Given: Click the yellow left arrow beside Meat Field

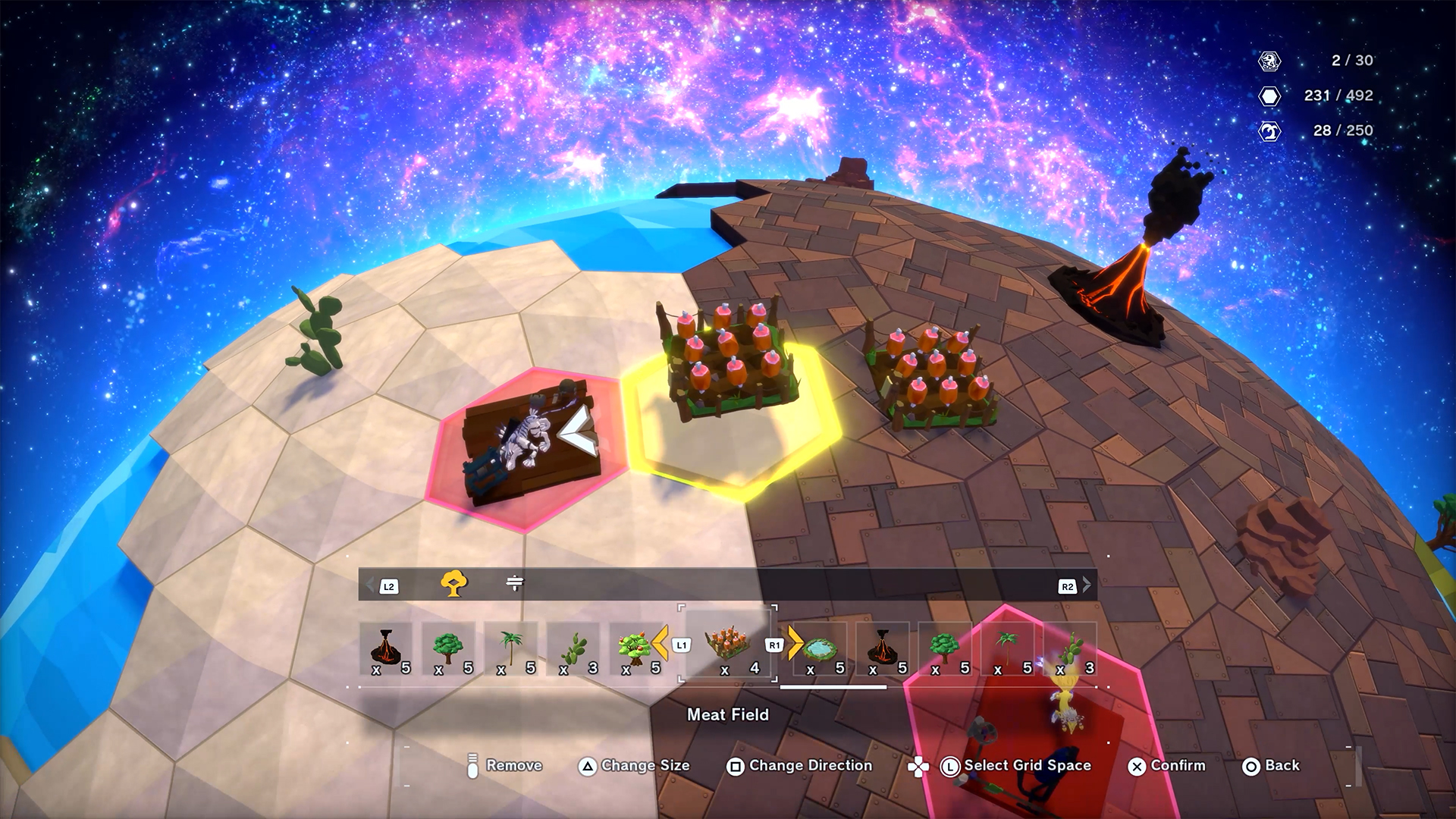Looking at the screenshot, I should click(660, 643).
